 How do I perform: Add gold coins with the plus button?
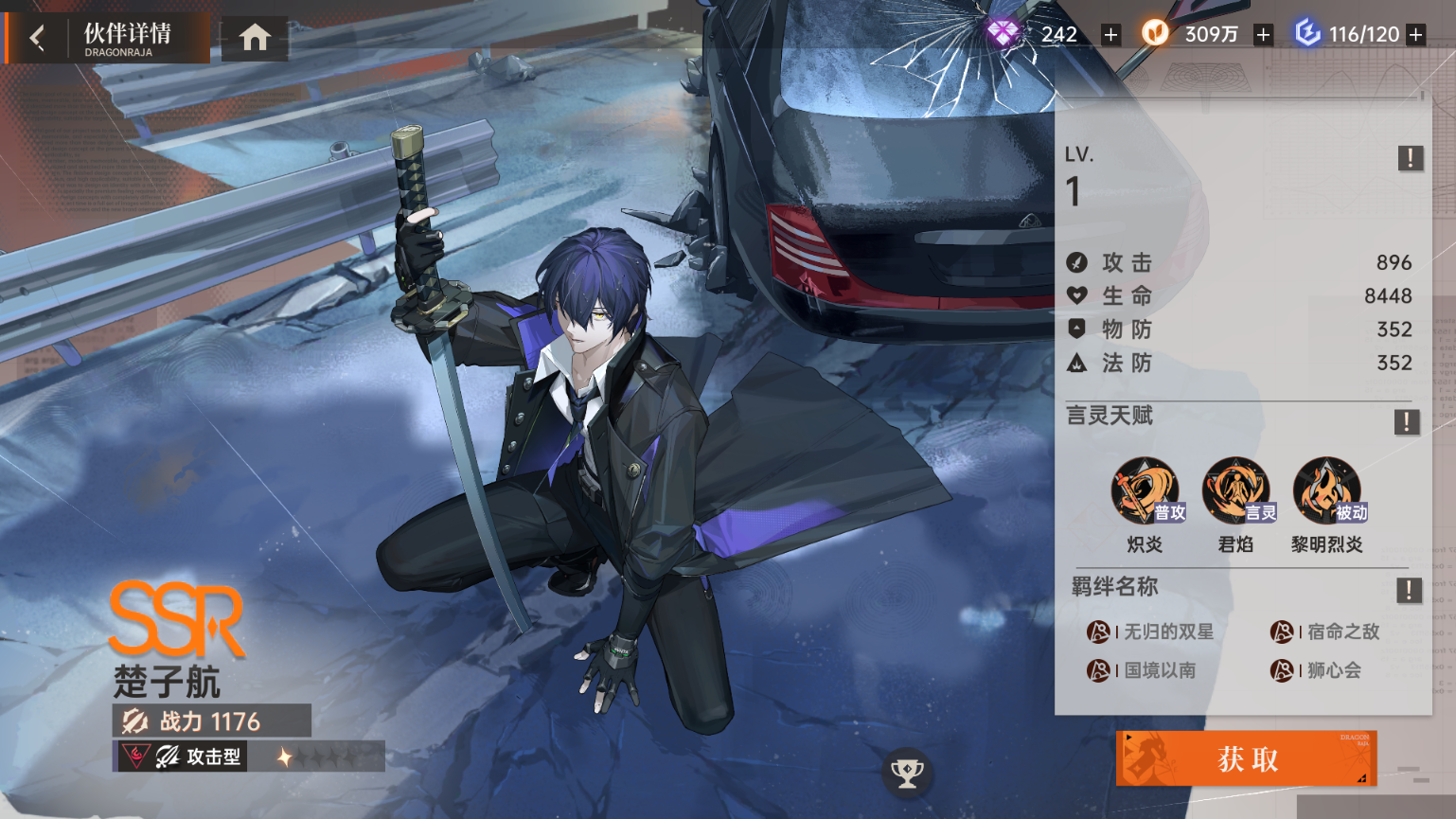(x=1263, y=35)
